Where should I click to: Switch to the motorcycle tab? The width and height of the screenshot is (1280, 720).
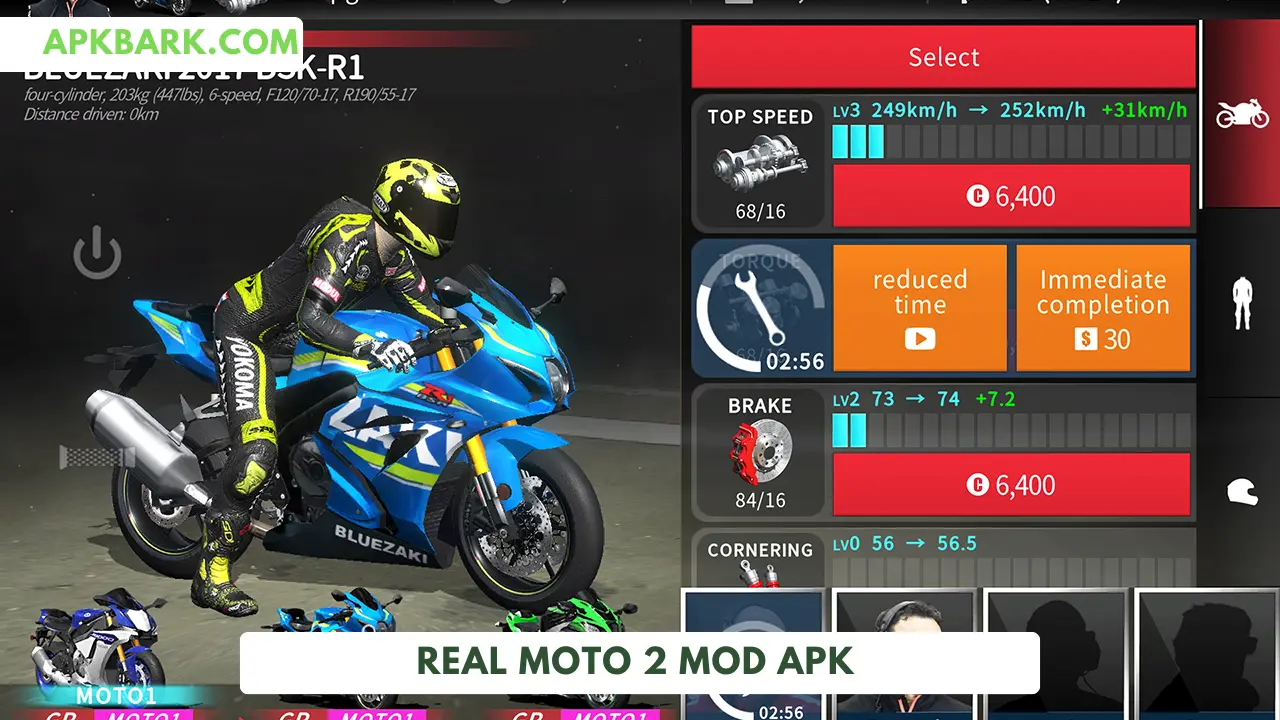point(1242,113)
